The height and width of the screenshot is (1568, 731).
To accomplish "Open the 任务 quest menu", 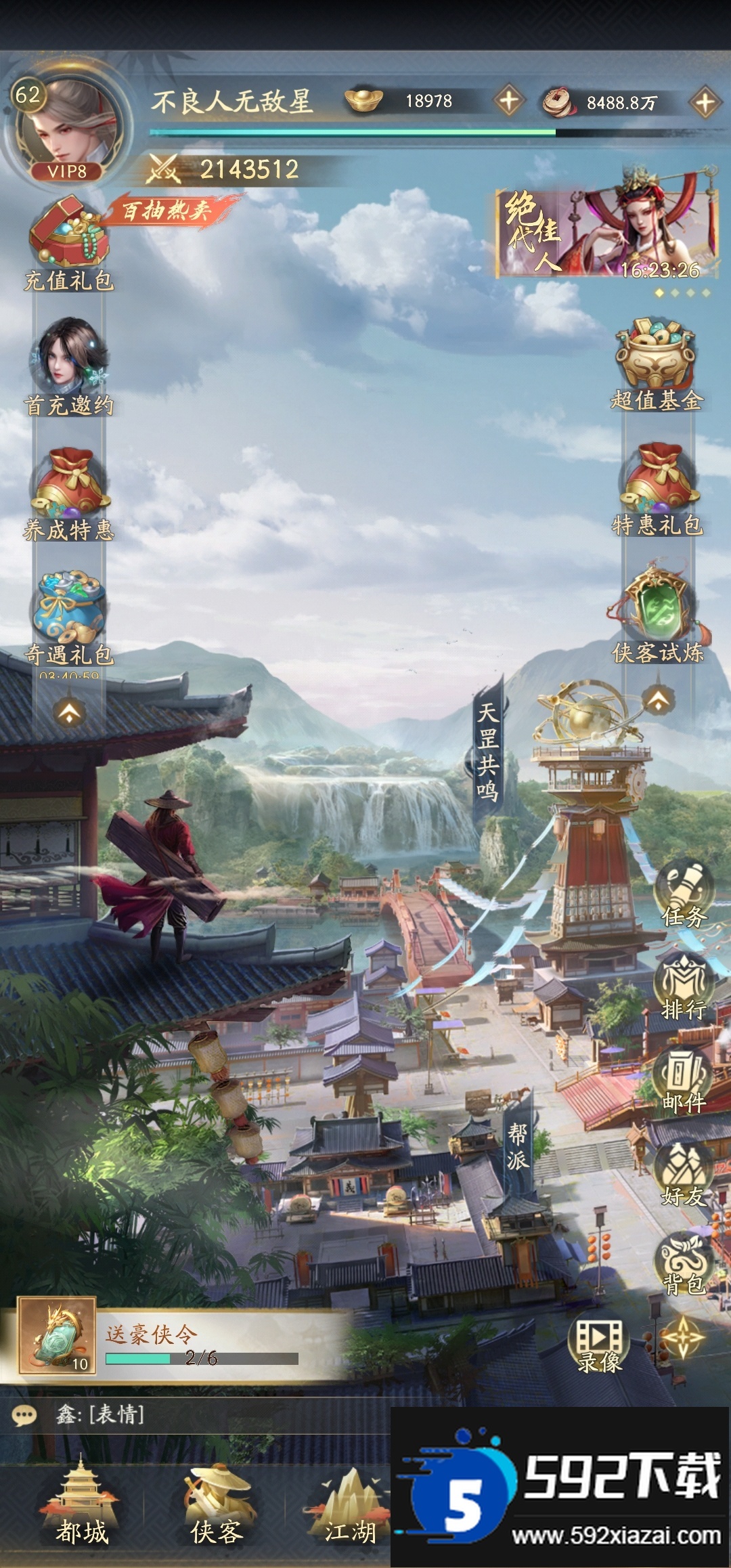I will tap(684, 895).
